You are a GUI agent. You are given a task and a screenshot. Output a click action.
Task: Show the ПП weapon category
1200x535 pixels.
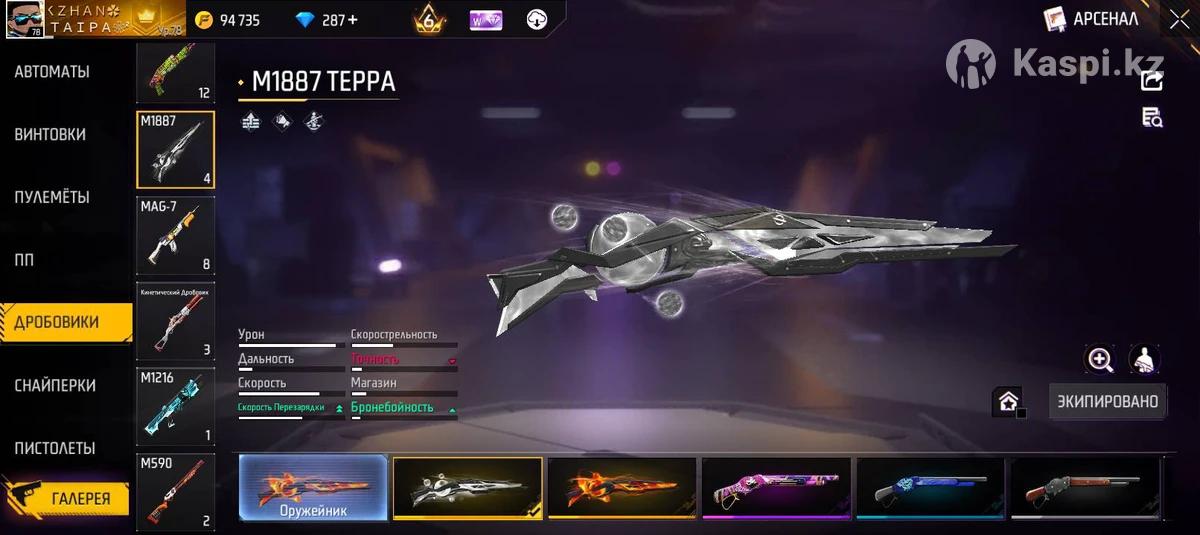tap(24, 260)
